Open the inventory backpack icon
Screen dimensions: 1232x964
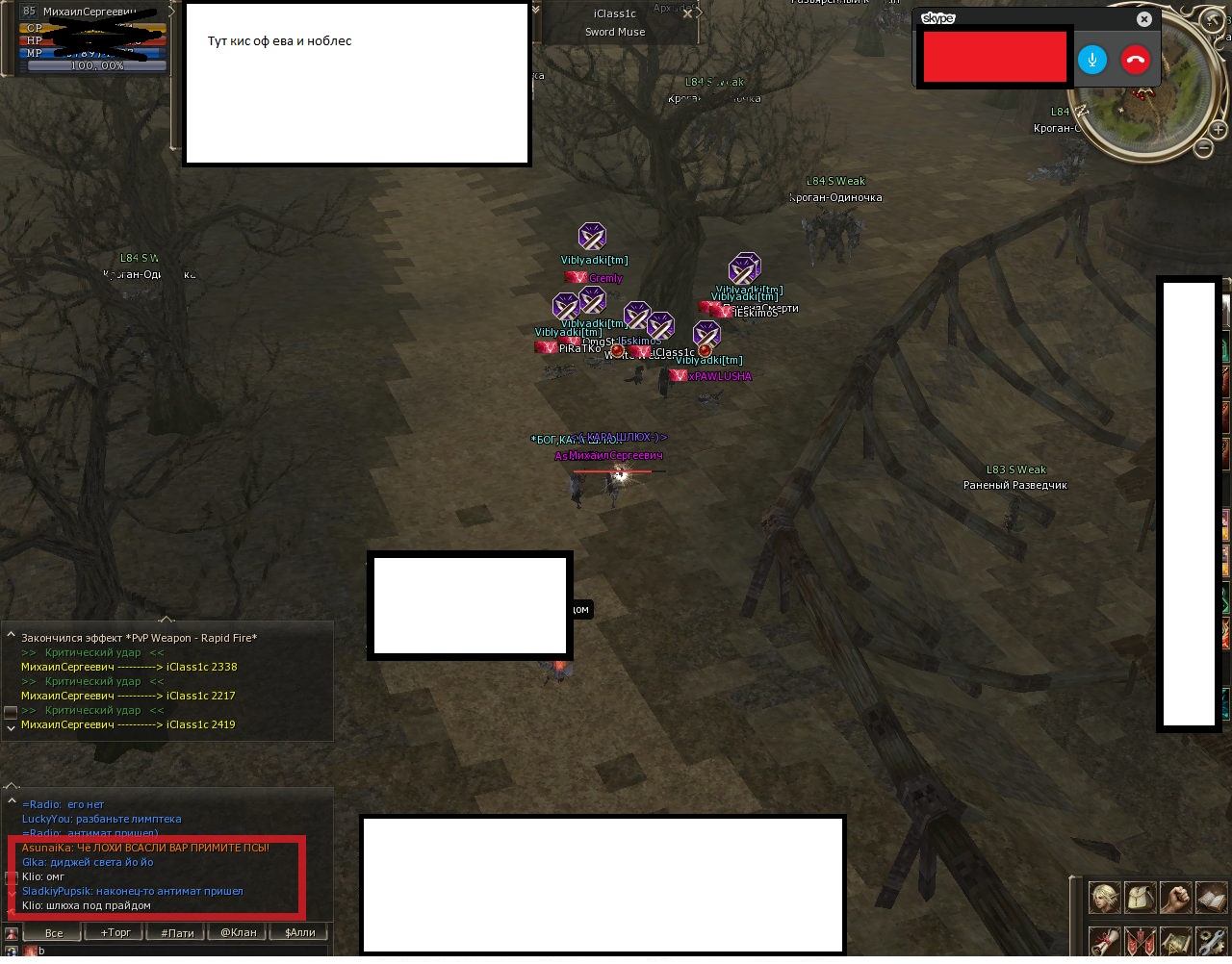tap(1140, 900)
